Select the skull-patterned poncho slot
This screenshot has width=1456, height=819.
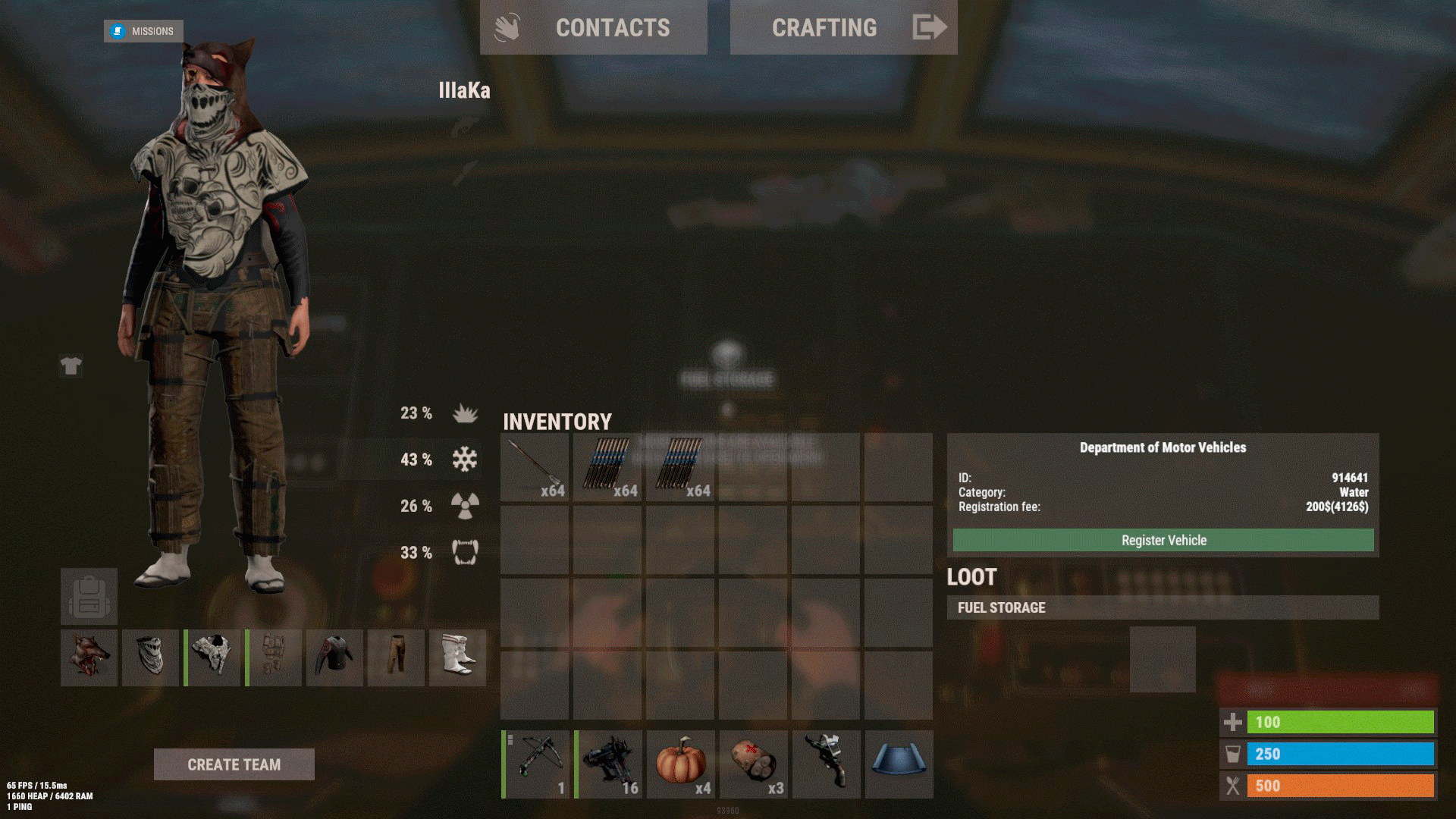coord(212,657)
